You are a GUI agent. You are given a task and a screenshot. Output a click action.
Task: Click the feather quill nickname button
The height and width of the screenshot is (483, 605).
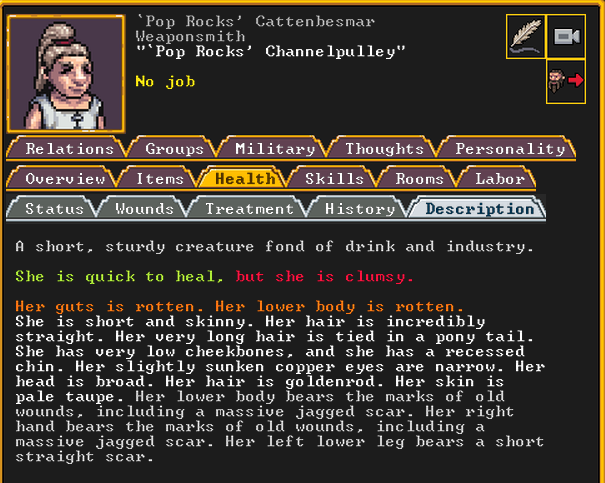(x=526, y=37)
